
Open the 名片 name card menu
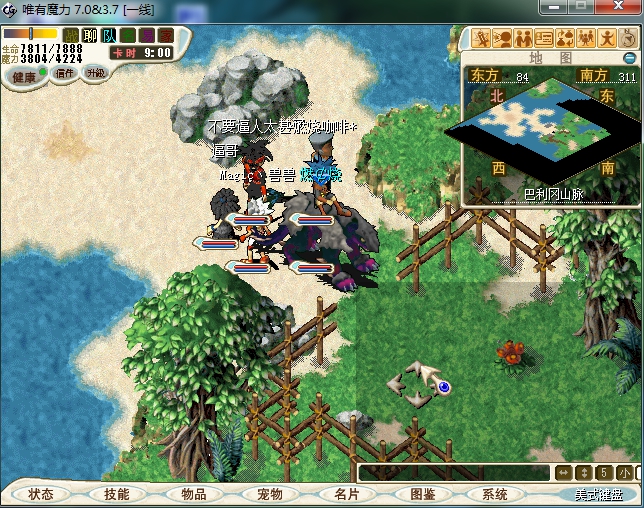(346, 494)
